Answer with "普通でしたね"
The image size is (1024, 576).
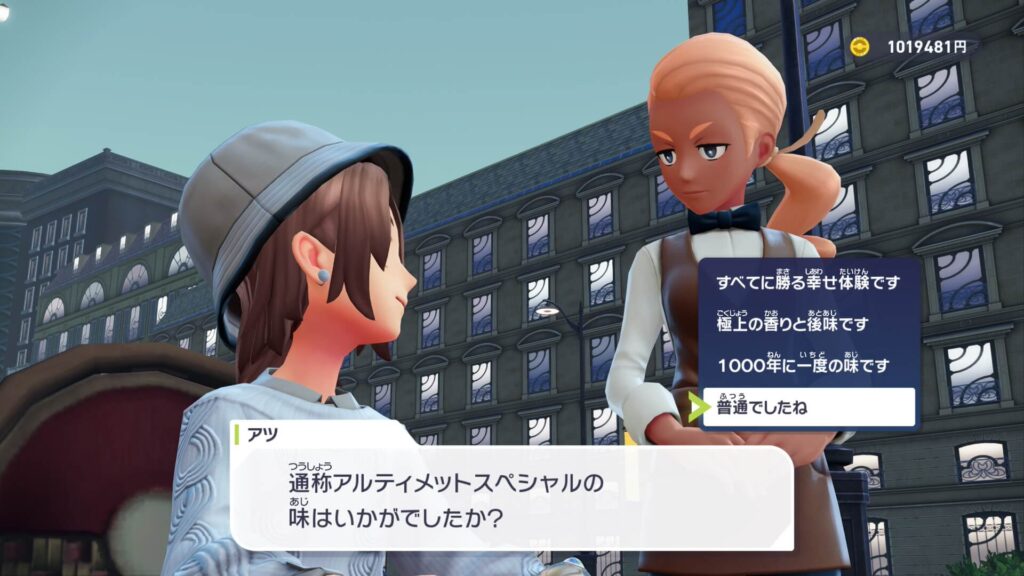[x=808, y=407]
